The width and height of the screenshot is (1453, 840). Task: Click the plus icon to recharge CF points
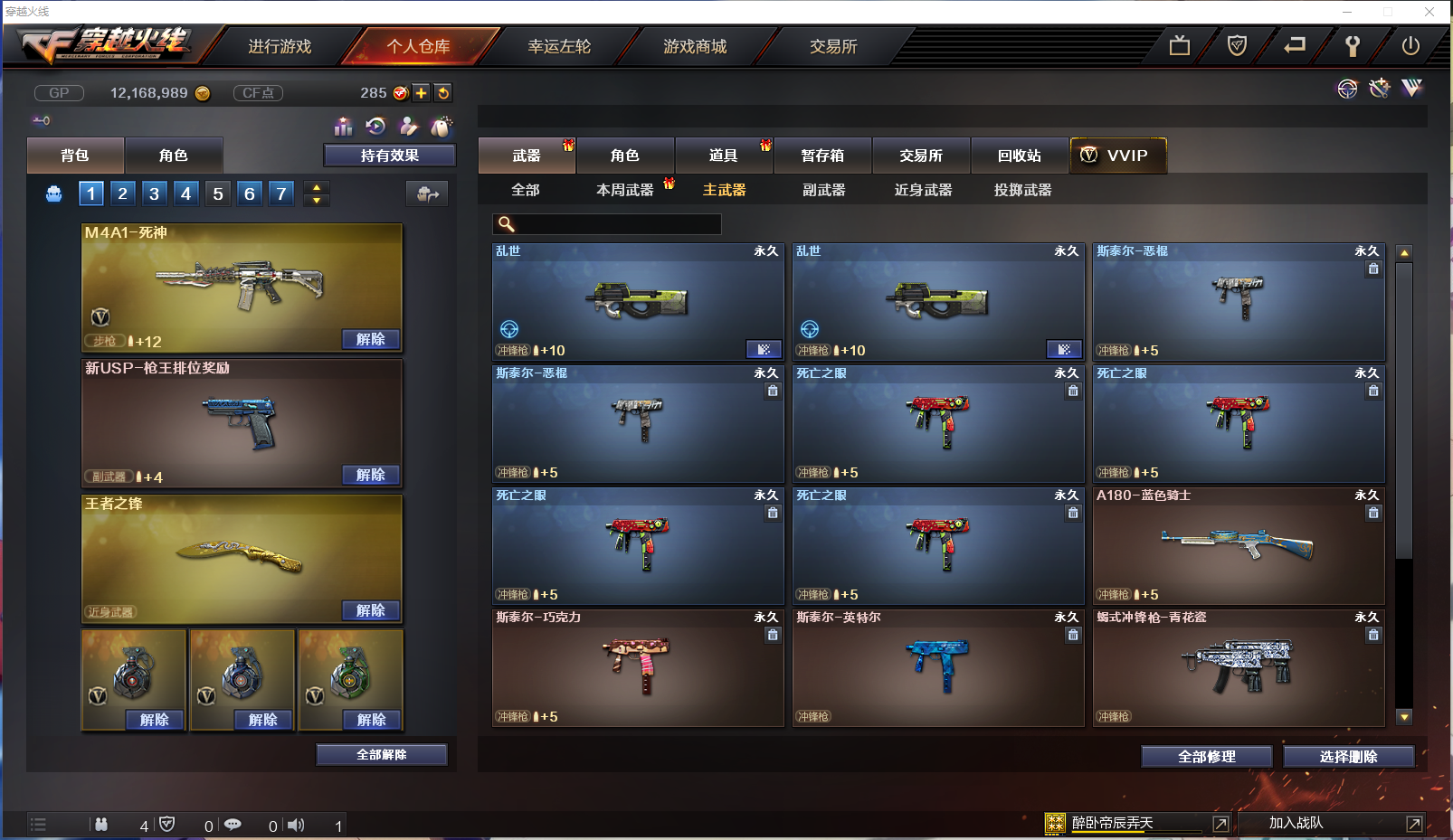[x=422, y=92]
